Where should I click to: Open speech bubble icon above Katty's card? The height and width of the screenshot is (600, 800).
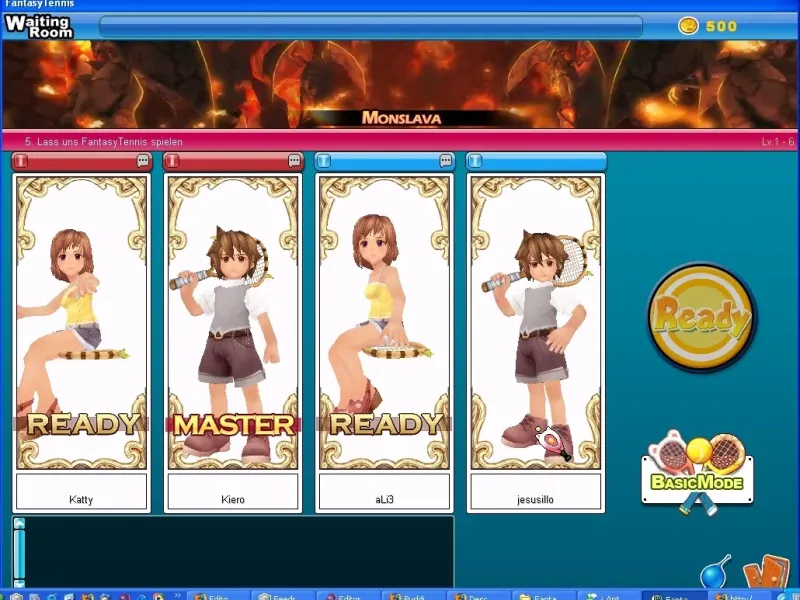[x=143, y=161]
